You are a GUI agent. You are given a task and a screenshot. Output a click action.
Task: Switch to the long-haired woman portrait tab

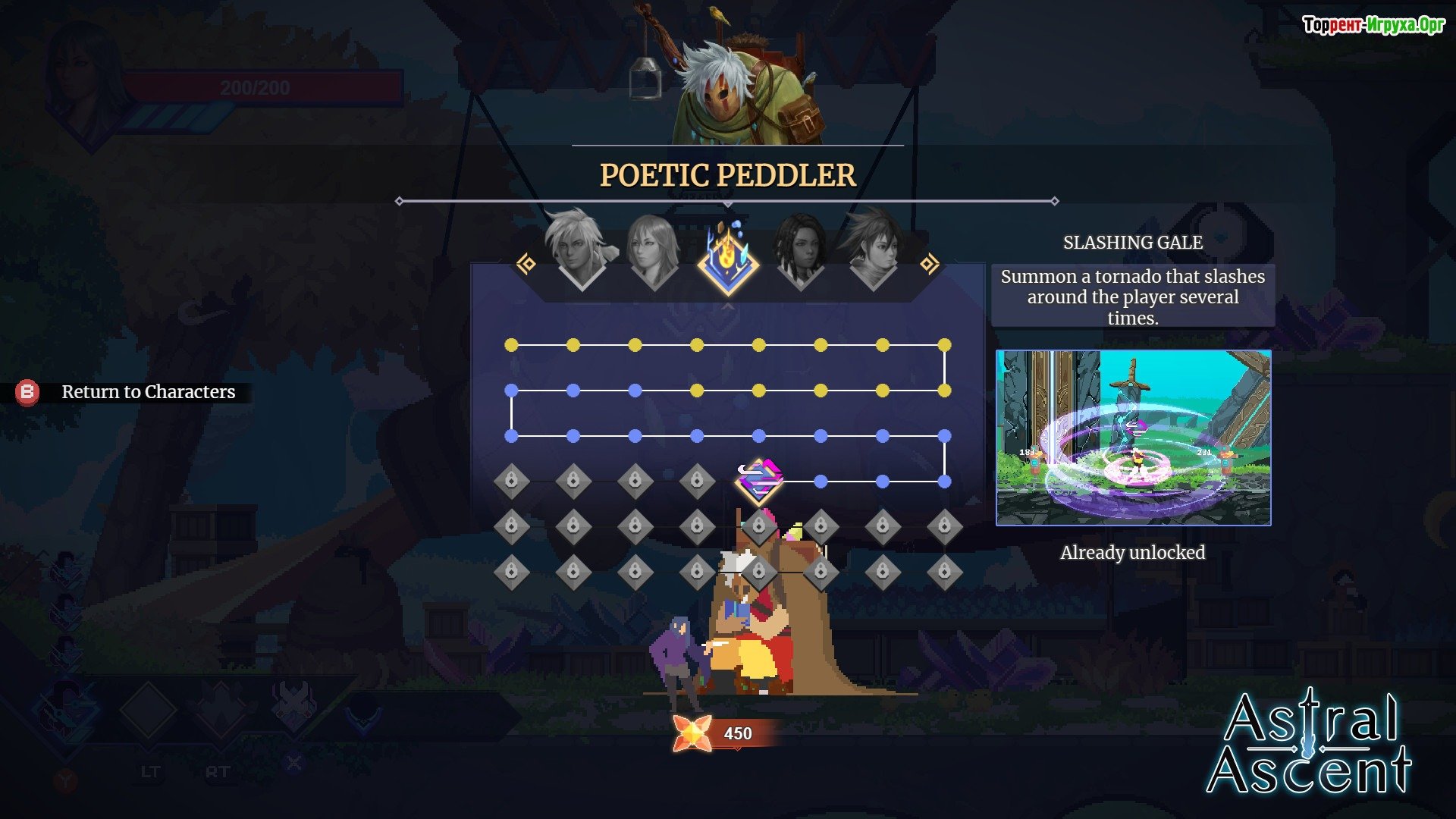(x=654, y=250)
